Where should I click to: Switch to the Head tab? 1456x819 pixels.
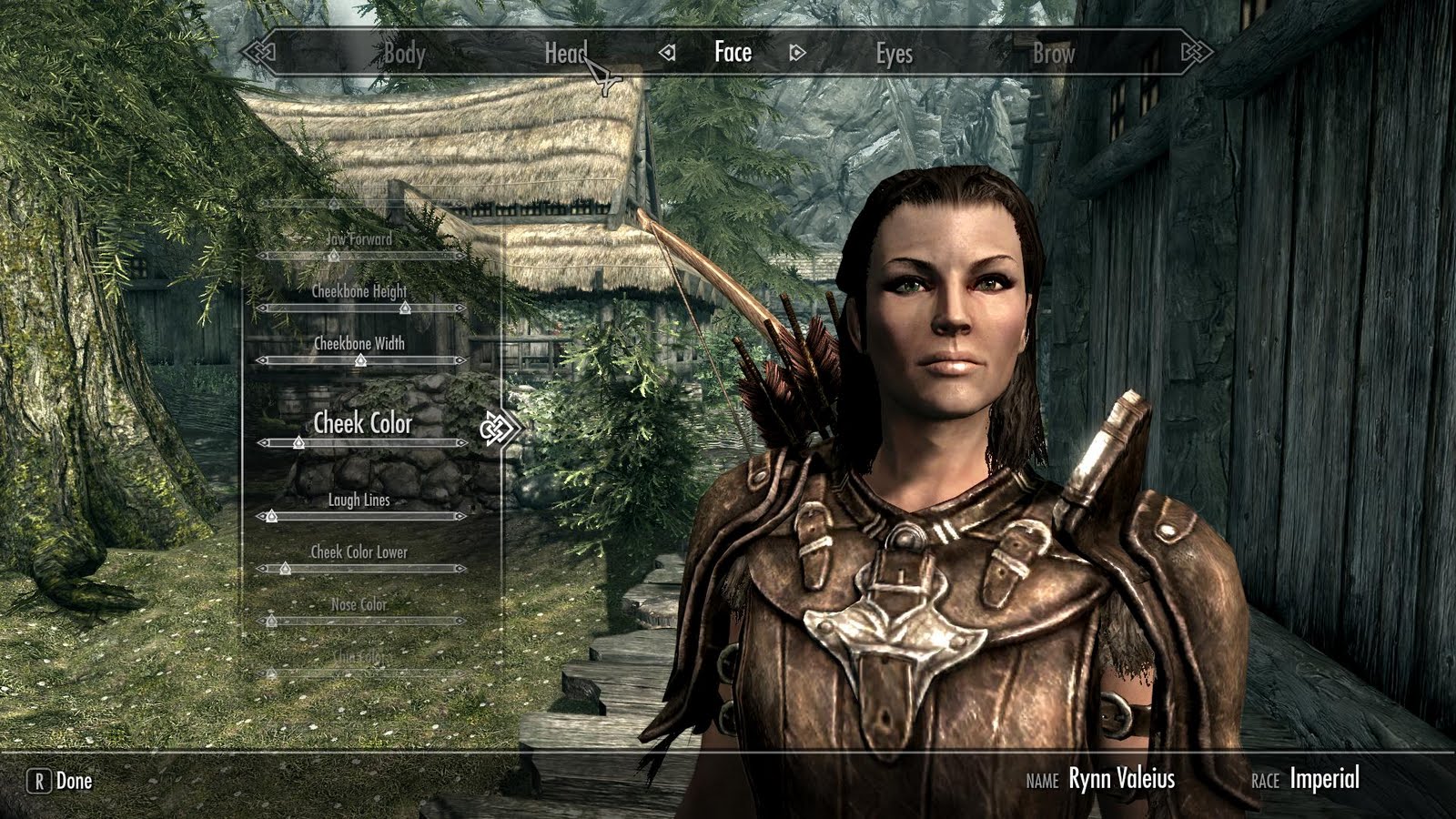pyautogui.click(x=569, y=54)
